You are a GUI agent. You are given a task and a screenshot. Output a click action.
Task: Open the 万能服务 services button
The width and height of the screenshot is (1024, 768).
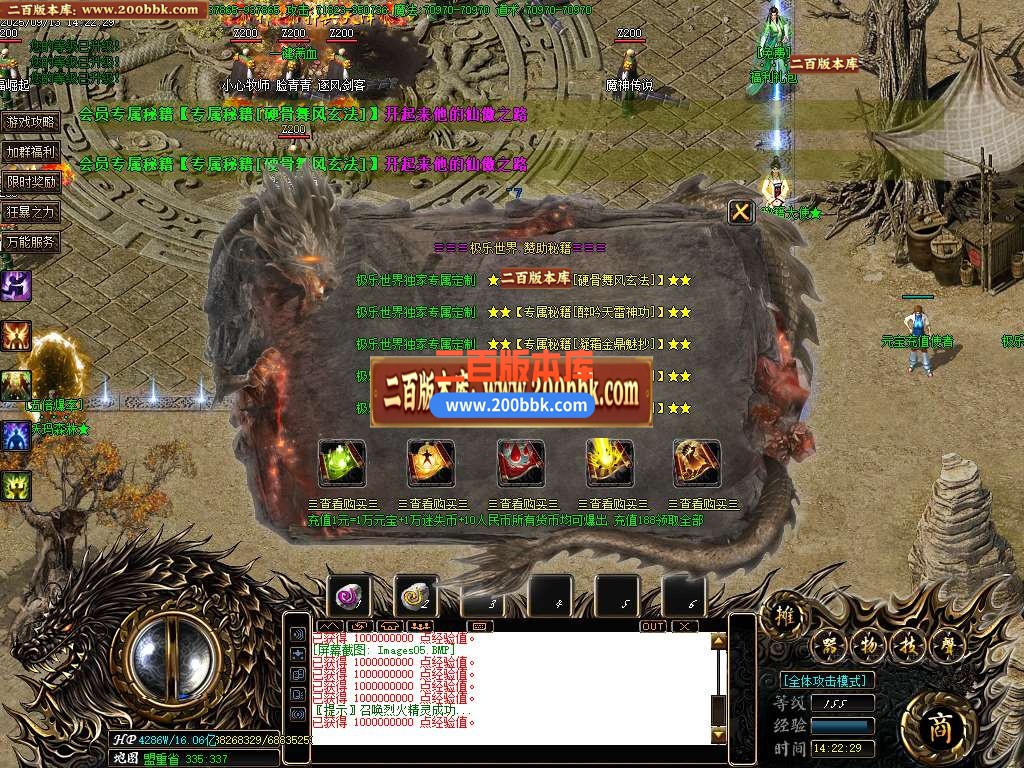(x=31, y=242)
